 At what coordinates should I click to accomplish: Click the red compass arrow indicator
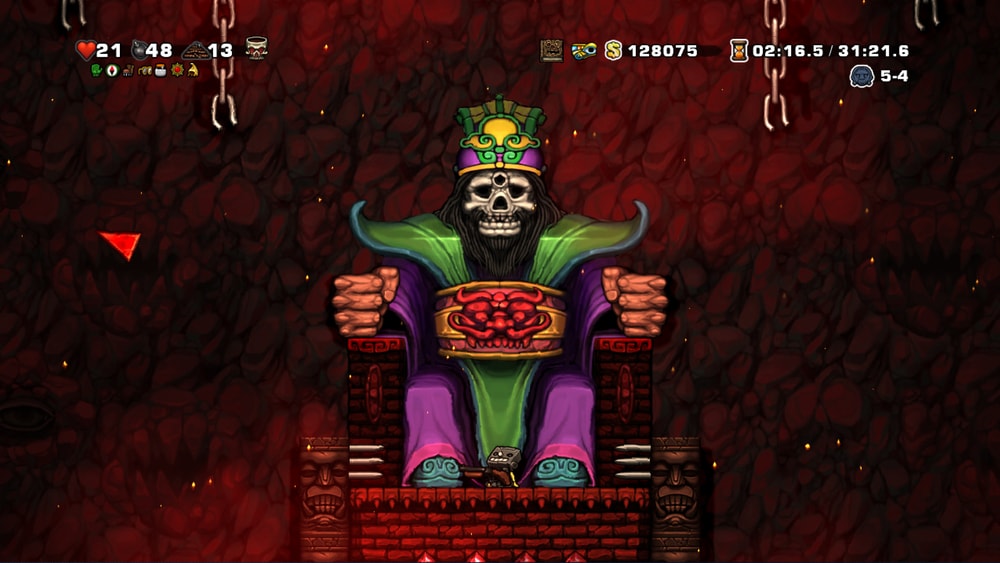121,244
